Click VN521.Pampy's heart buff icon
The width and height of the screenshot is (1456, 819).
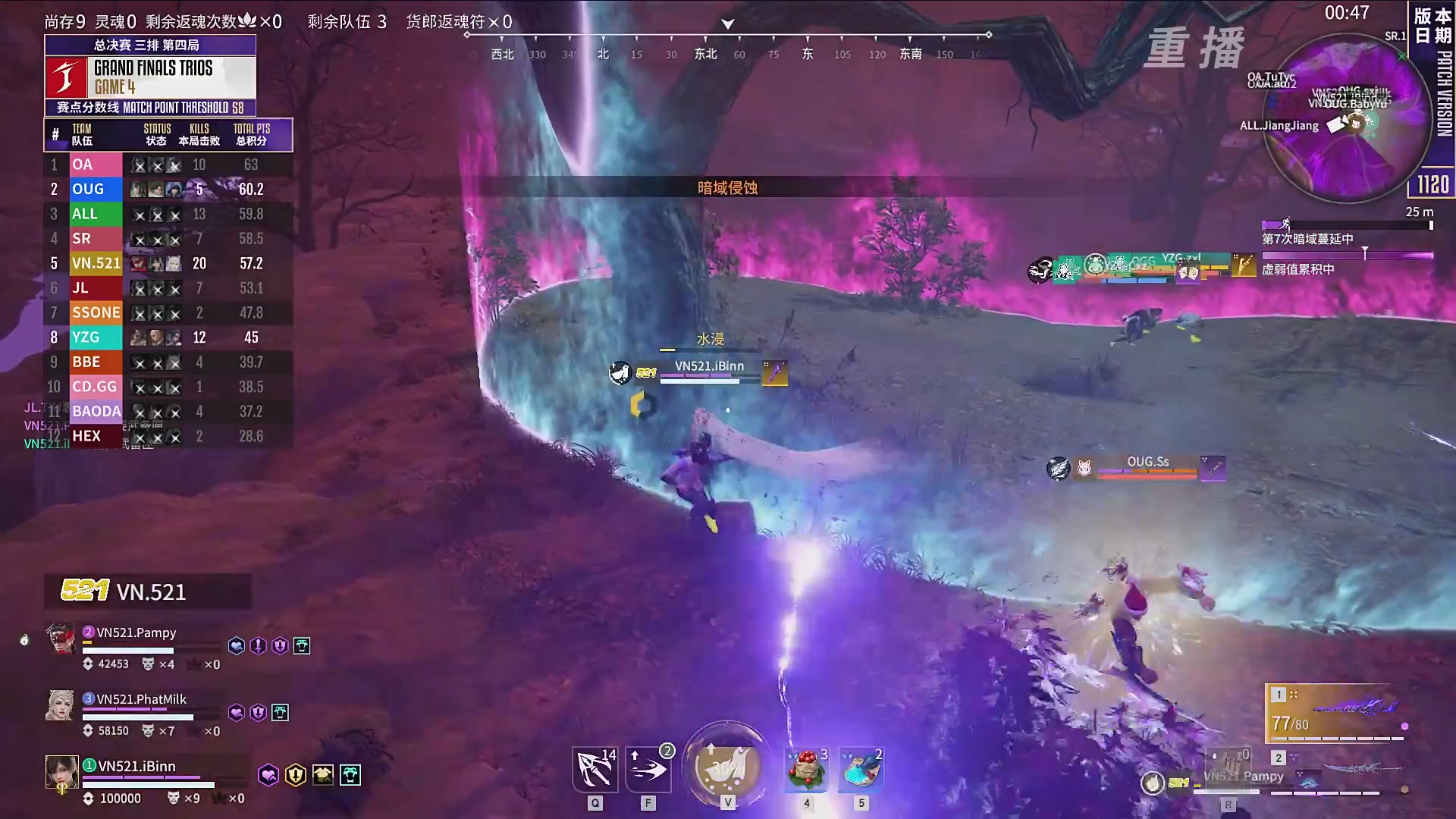pyautogui.click(x=237, y=645)
